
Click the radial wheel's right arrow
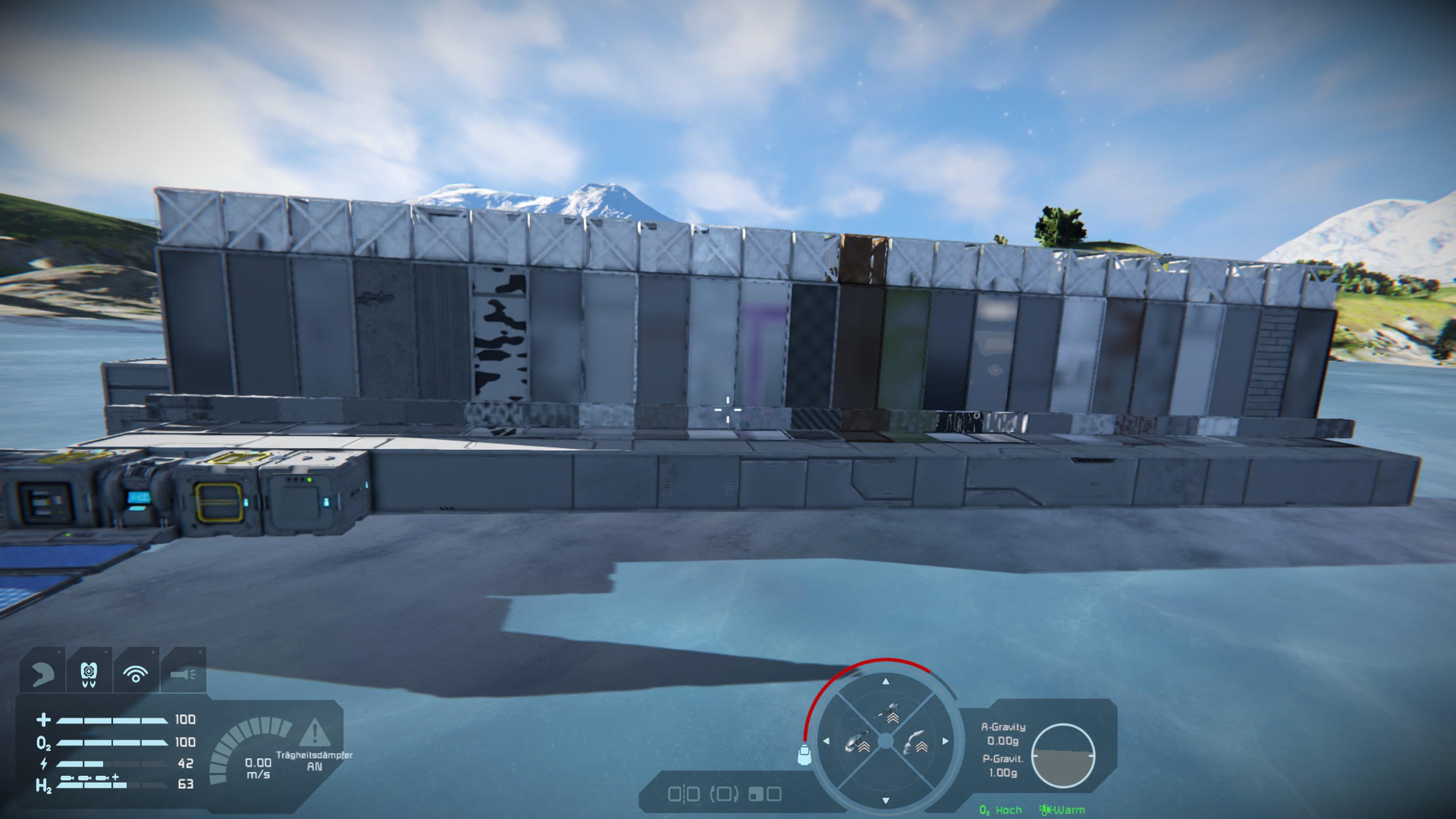pos(946,741)
